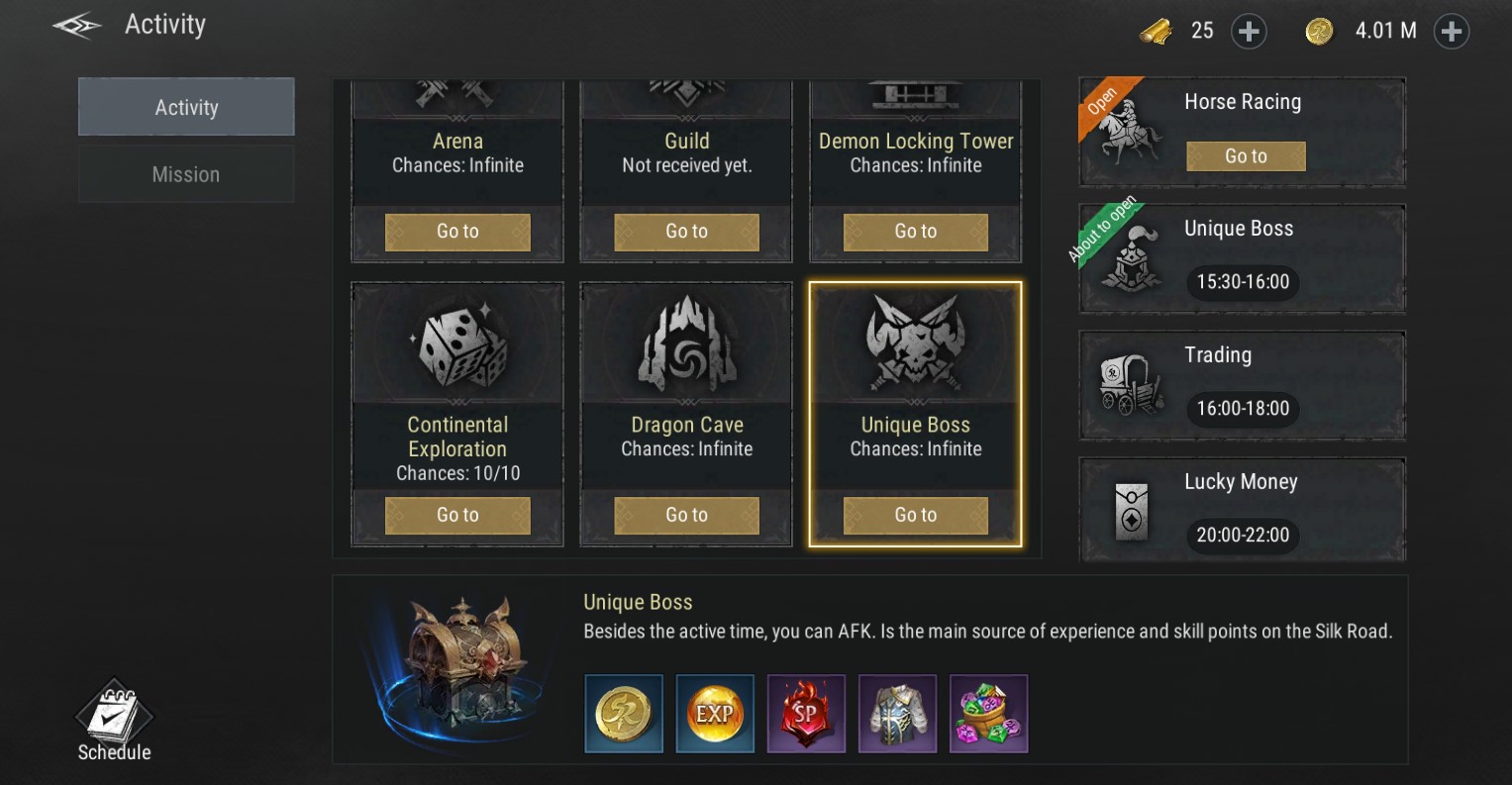Inspect the gold coin reward icon
Viewport: 1512px width, 785px height.
pos(624,714)
